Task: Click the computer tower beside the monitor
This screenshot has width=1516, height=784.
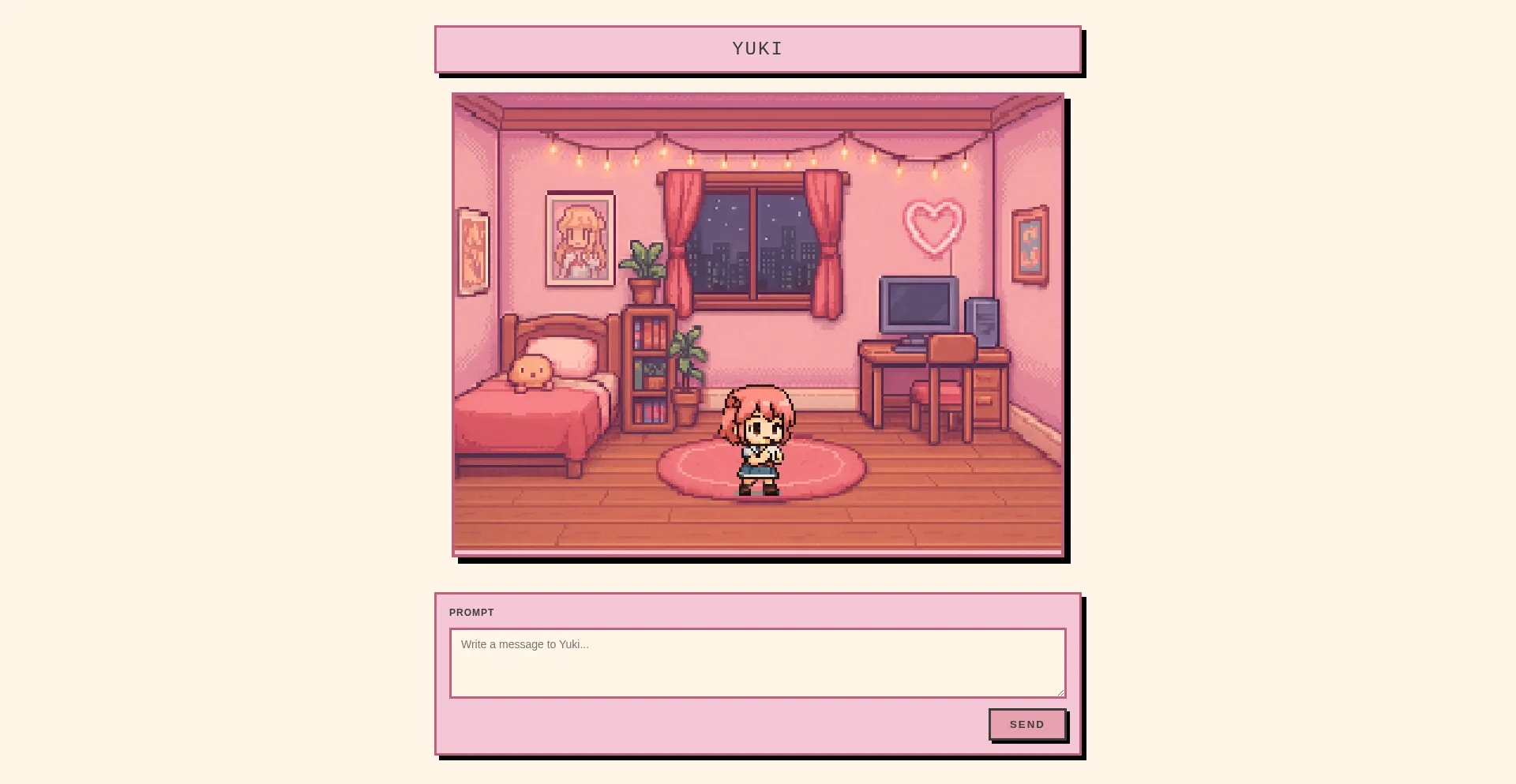Action: tap(981, 320)
